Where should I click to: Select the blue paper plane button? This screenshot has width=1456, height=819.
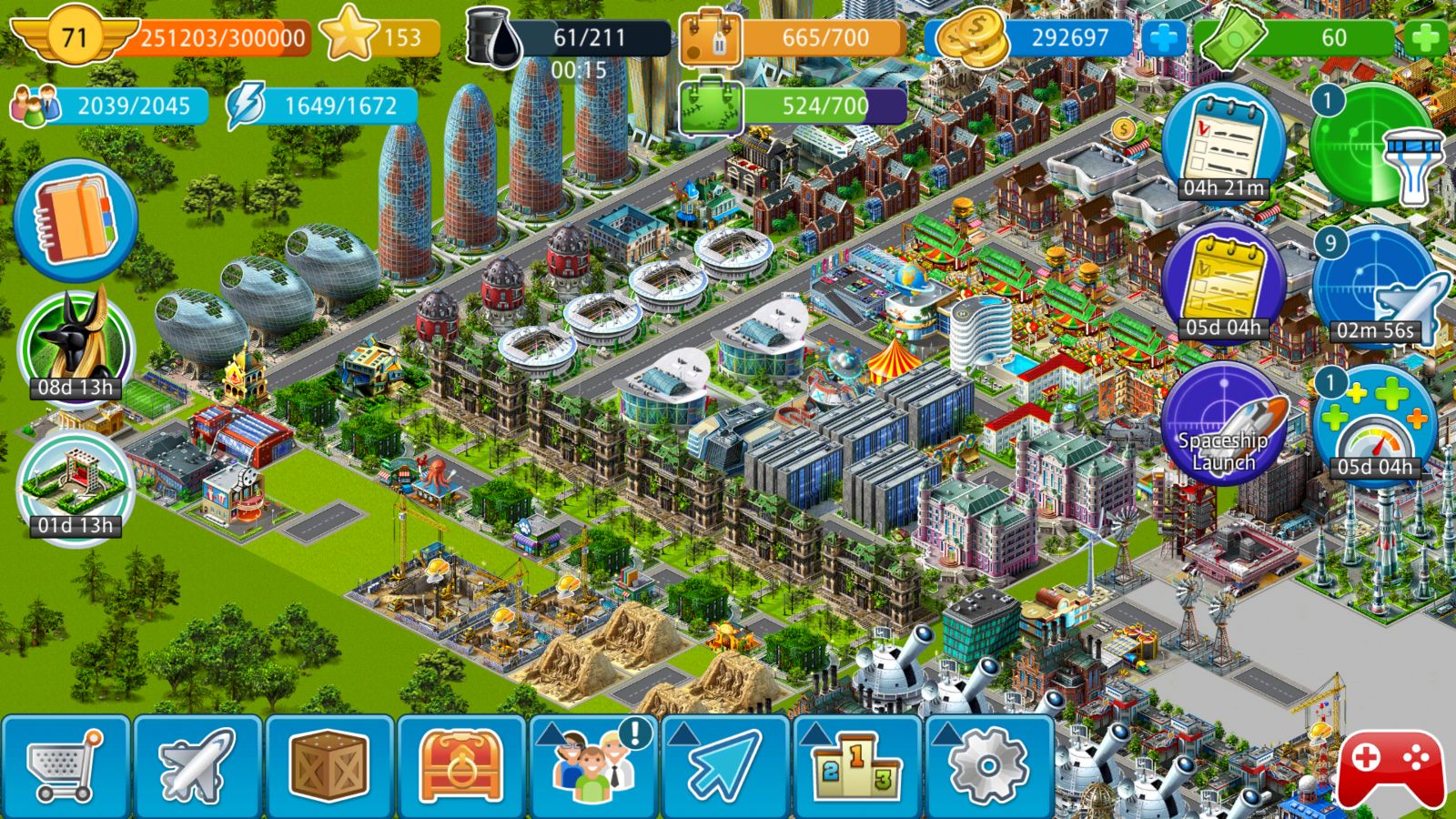pos(725,766)
